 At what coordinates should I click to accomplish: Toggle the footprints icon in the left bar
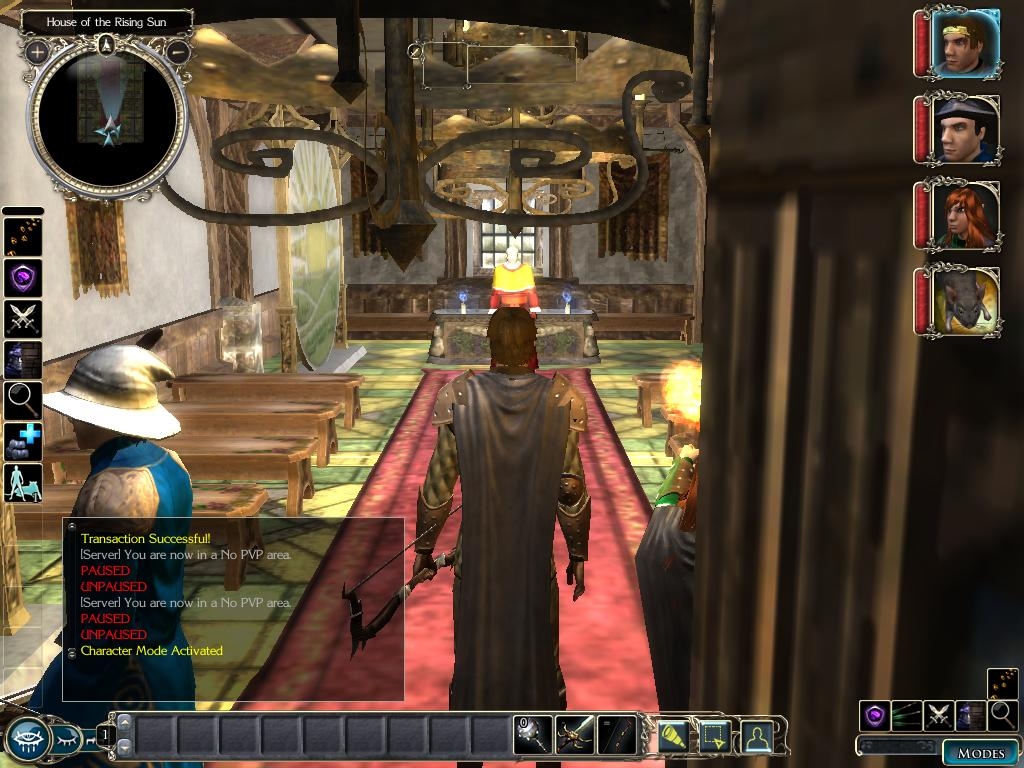[x=22, y=236]
